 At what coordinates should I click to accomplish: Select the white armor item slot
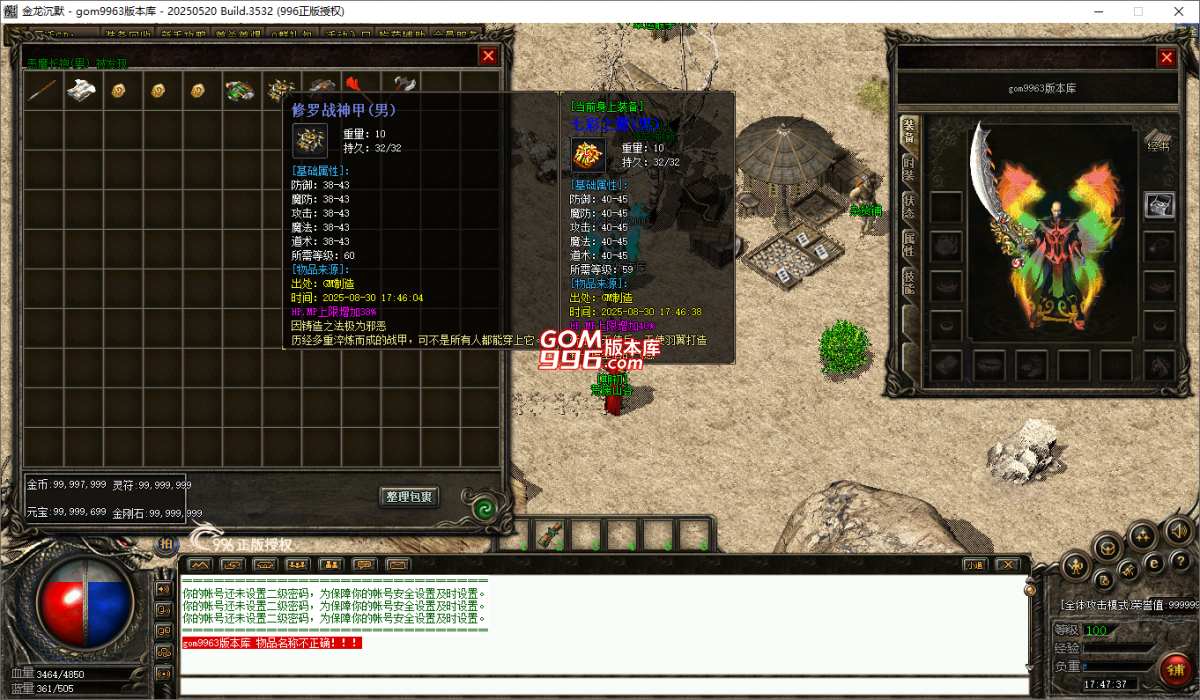point(82,91)
